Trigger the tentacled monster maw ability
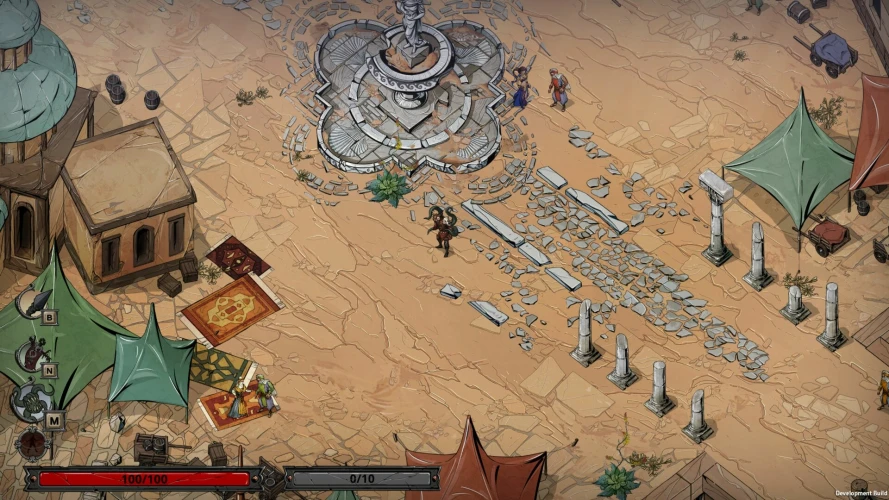The image size is (889, 500). [30, 402]
